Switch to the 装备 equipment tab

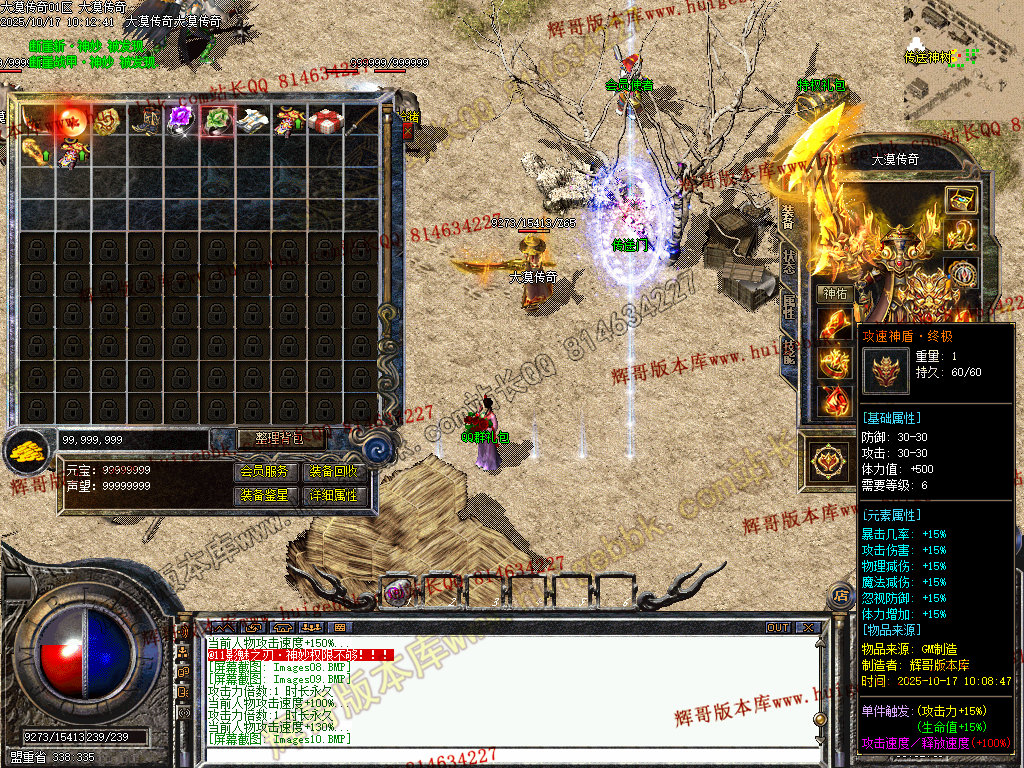(x=787, y=217)
